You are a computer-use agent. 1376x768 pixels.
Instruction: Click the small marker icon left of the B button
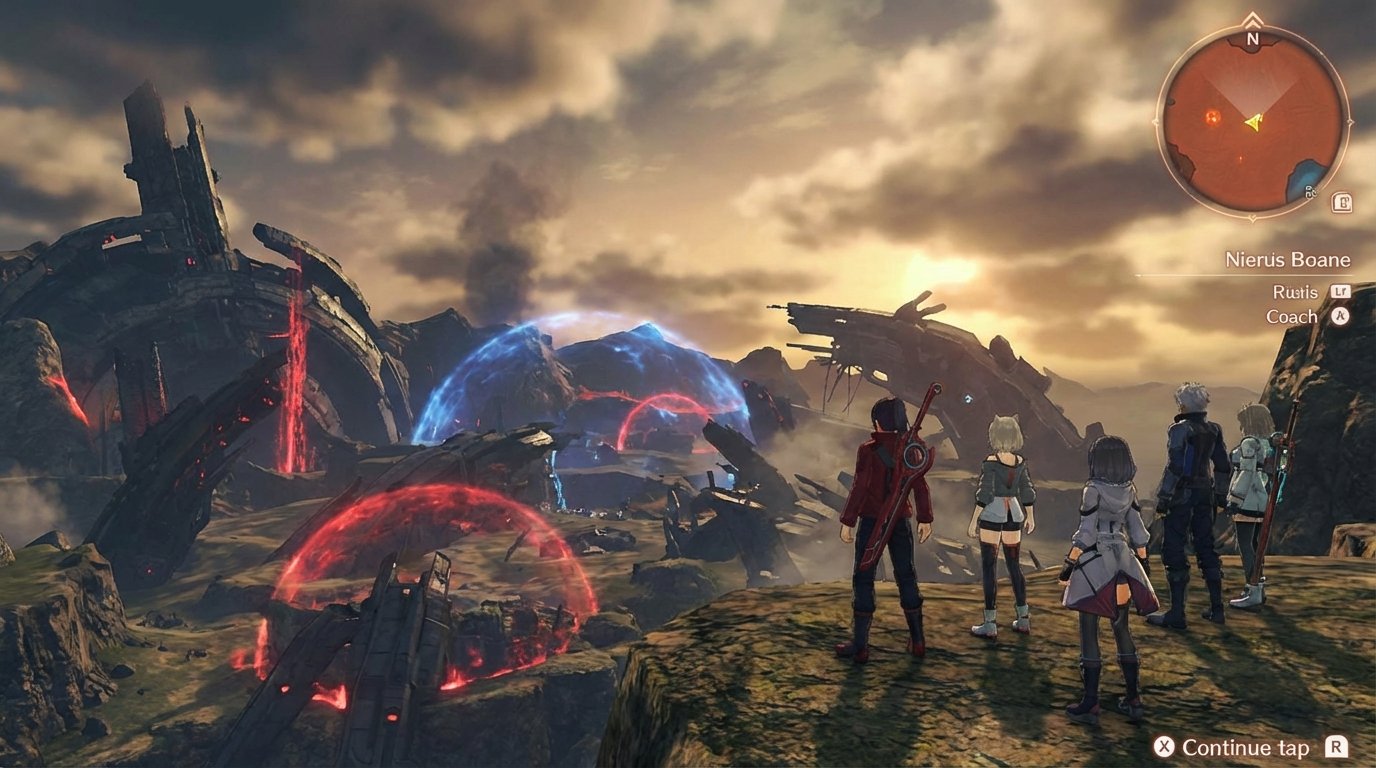1312,191
